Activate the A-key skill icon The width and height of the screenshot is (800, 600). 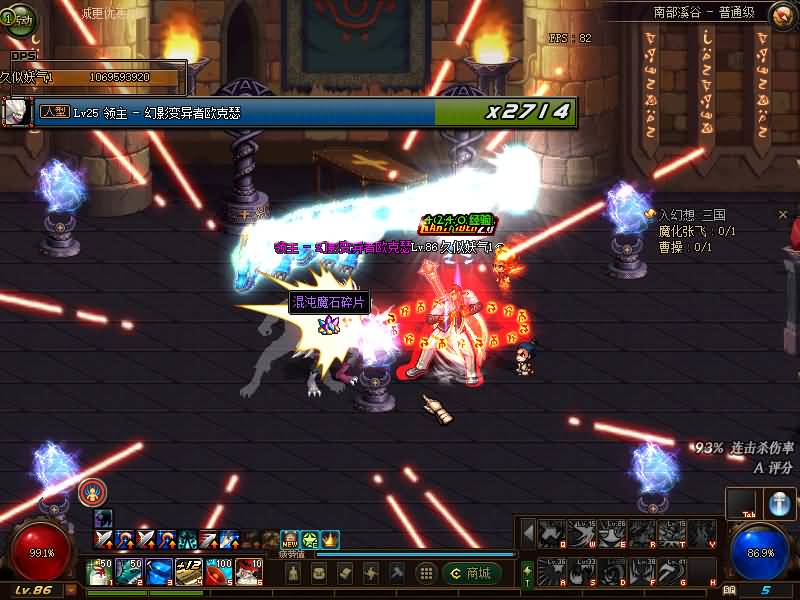(x=552, y=573)
